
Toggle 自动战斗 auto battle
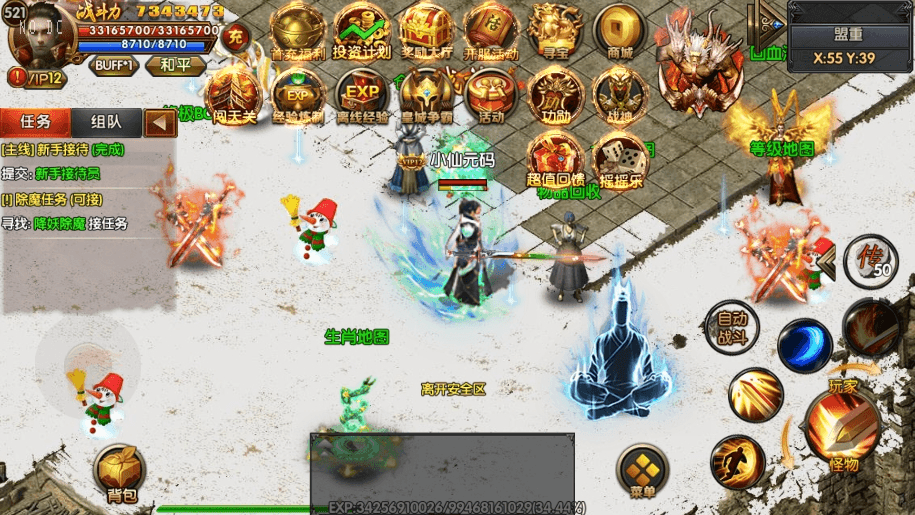tap(732, 327)
